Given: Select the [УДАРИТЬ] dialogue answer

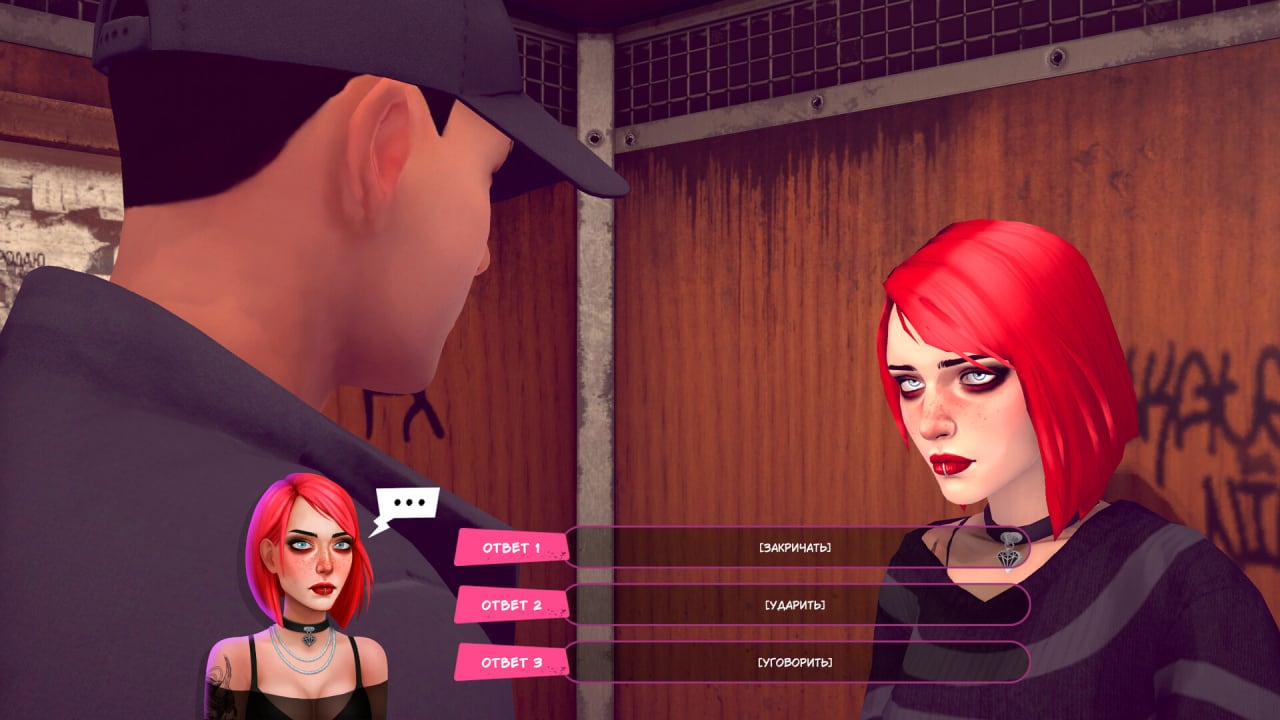Looking at the screenshot, I should tap(795, 605).
